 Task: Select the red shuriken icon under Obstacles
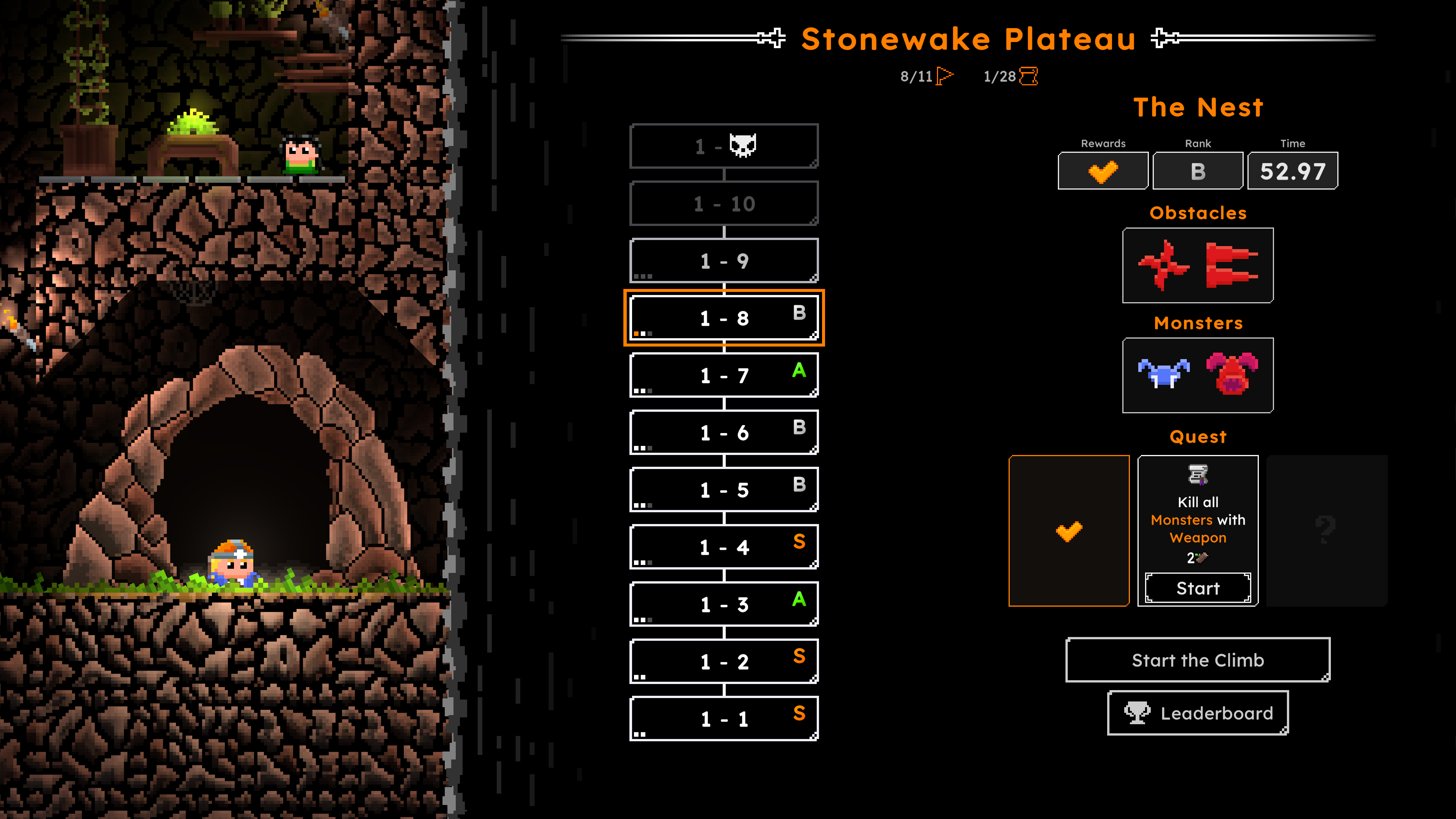[1164, 265]
